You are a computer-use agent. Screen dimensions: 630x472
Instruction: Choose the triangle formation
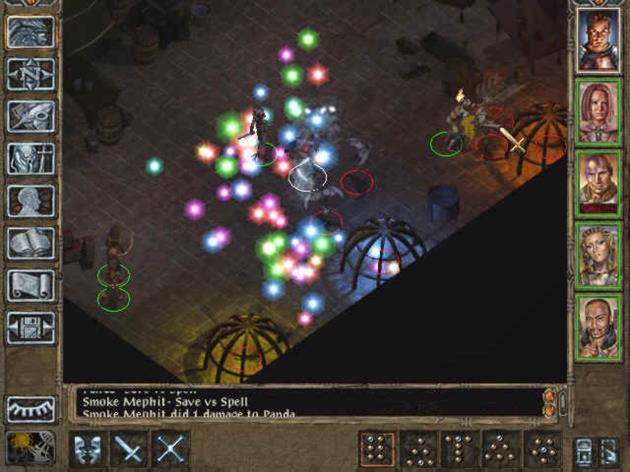[501, 449]
